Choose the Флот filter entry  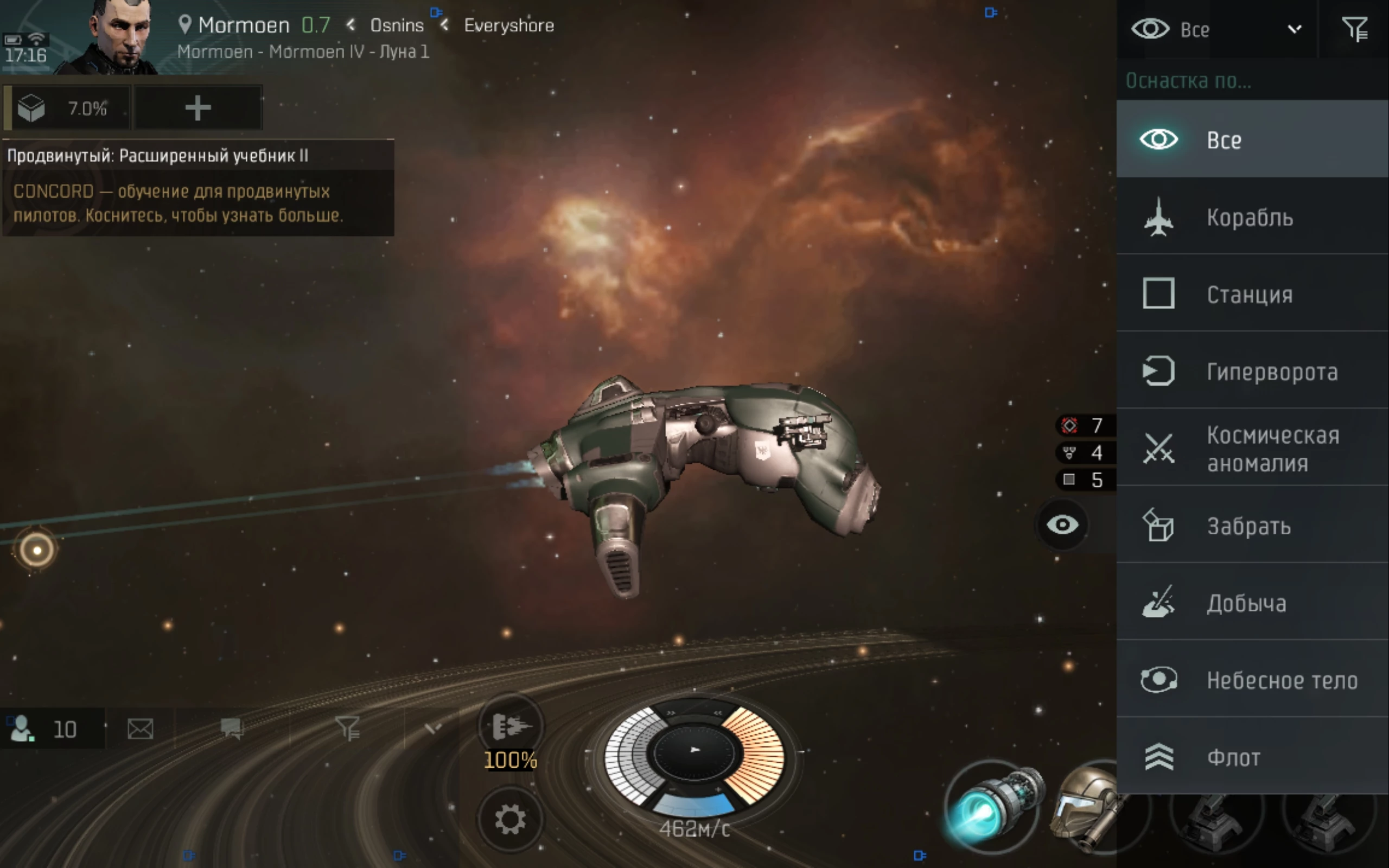point(1251,757)
